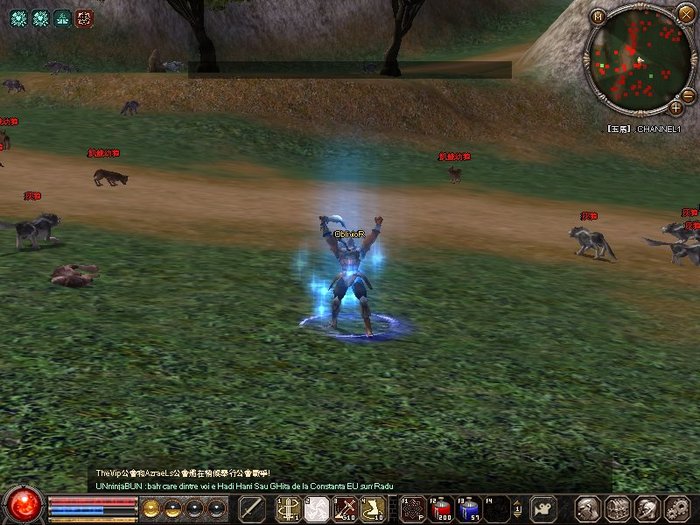This screenshot has width=700, height=525.
Task: Use the blue mana potion slot
Action: (468, 508)
